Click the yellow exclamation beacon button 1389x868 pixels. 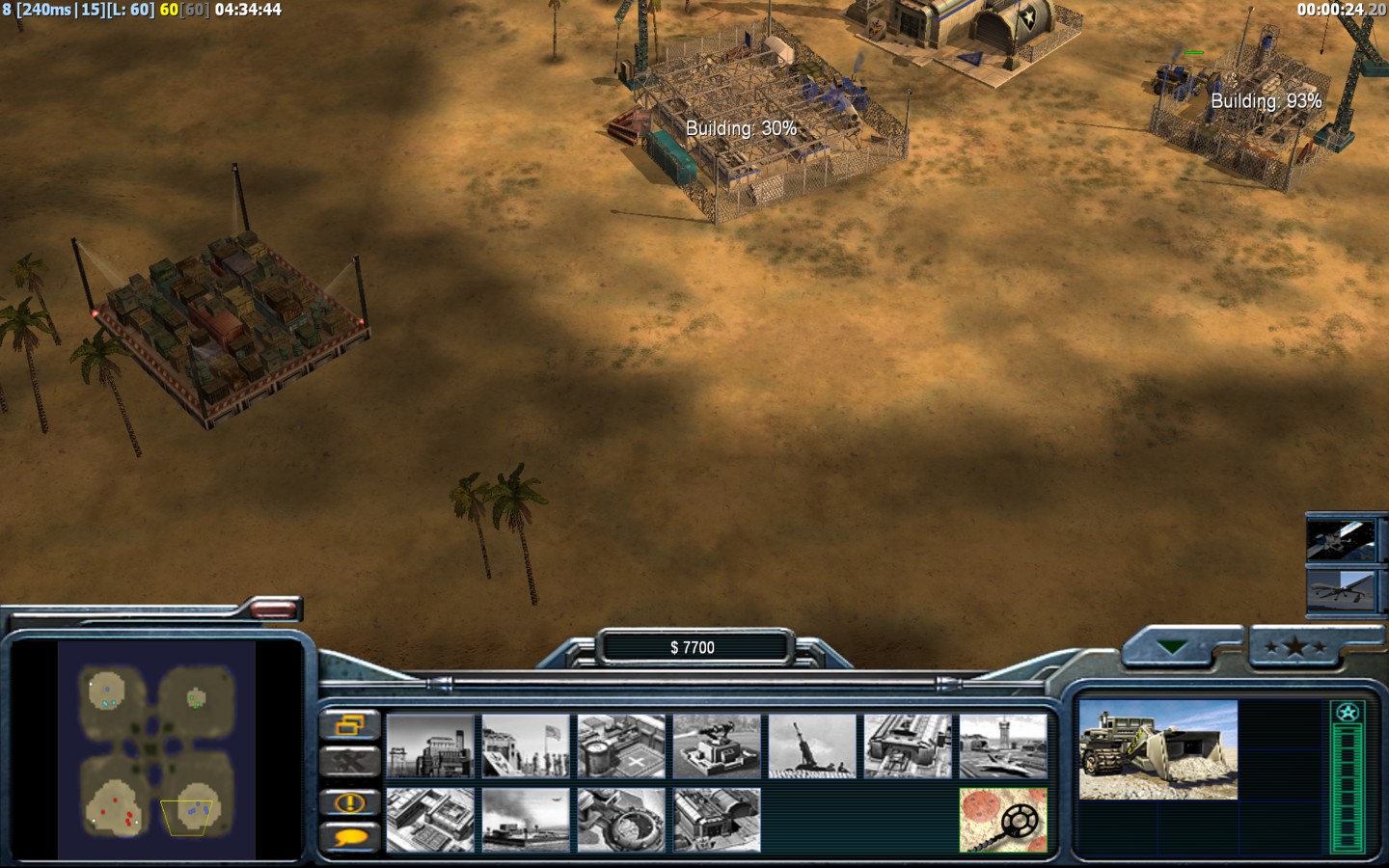coord(349,802)
